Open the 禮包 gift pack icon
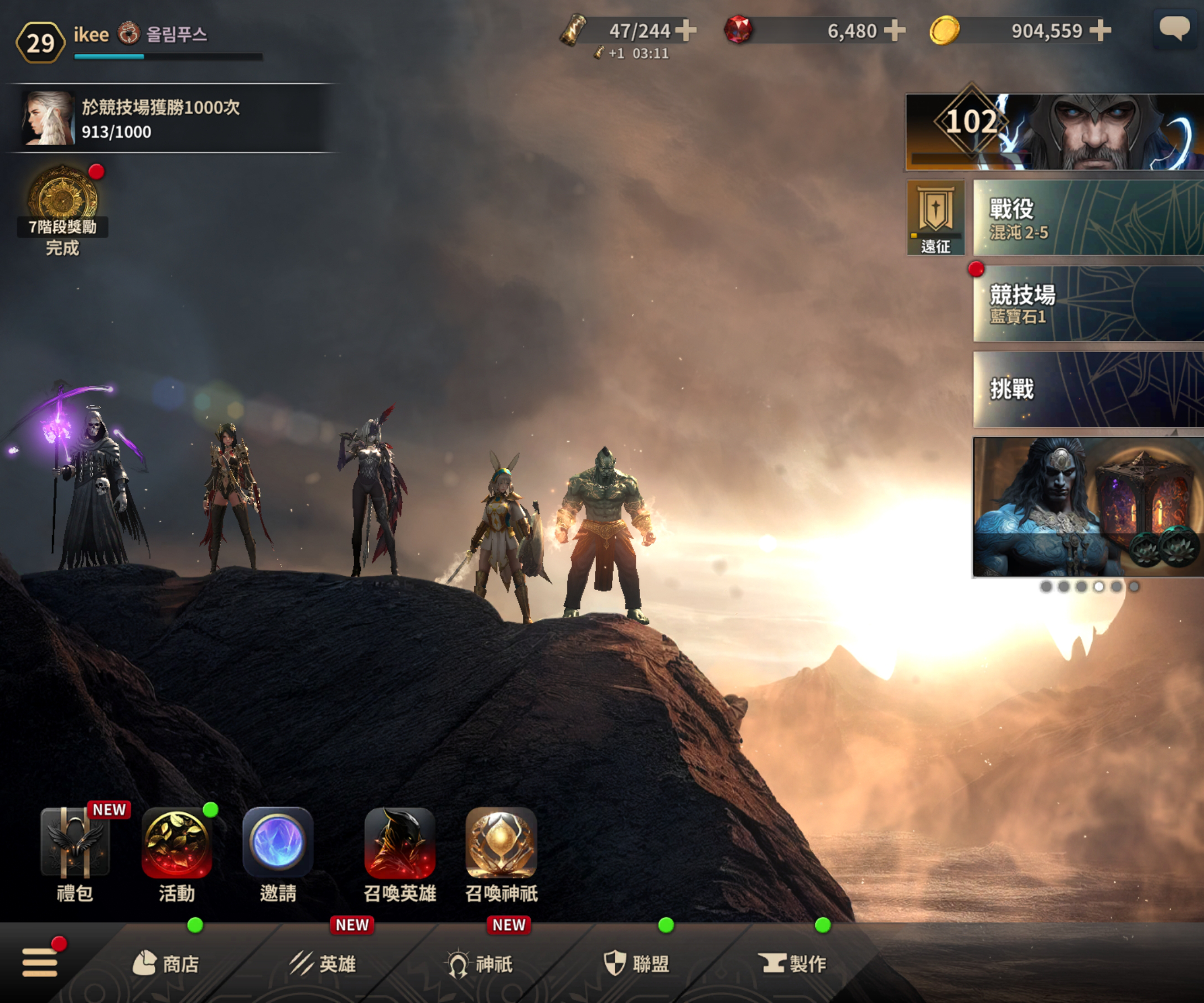1204x1003 pixels. click(75, 844)
